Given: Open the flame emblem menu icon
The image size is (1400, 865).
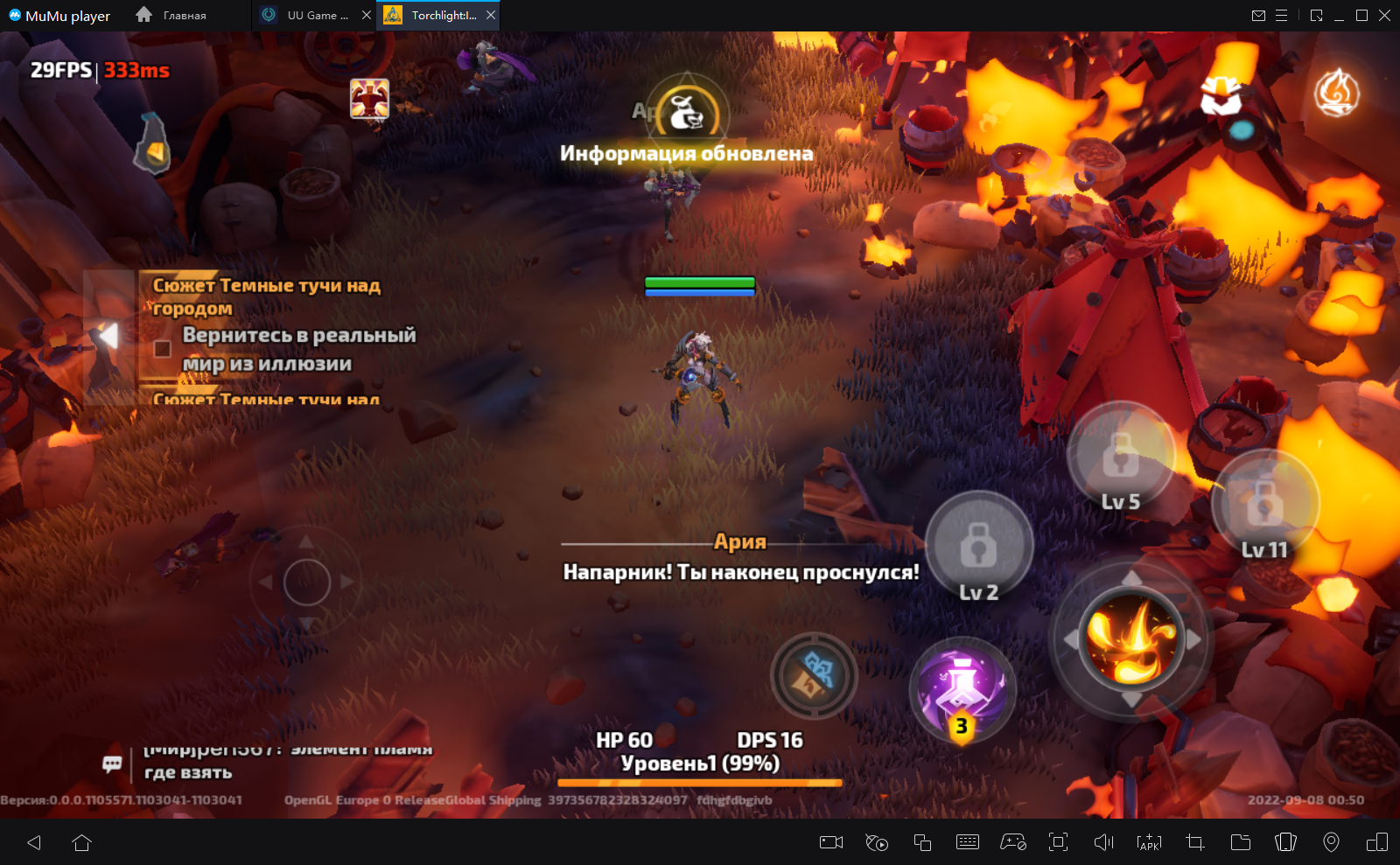Looking at the screenshot, I should (1336, 93).
